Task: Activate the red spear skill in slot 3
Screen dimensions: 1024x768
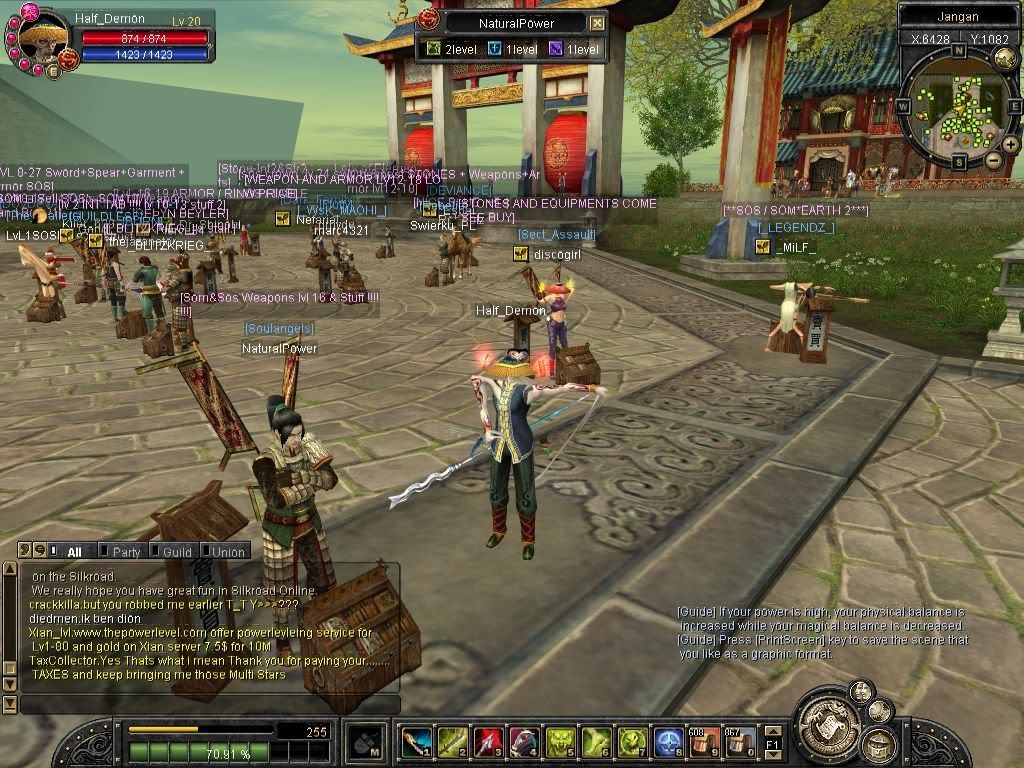Action: click(x=488, y=742)
